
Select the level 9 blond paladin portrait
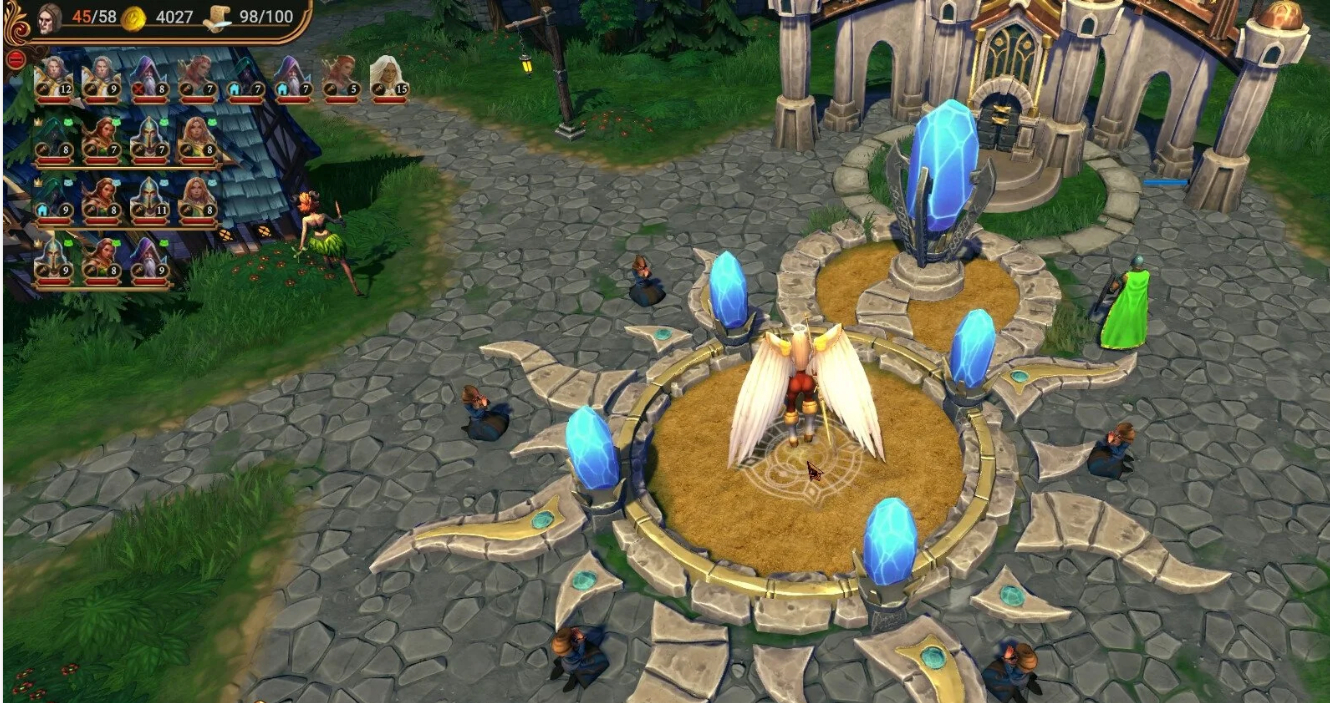[x=100, y=78]
